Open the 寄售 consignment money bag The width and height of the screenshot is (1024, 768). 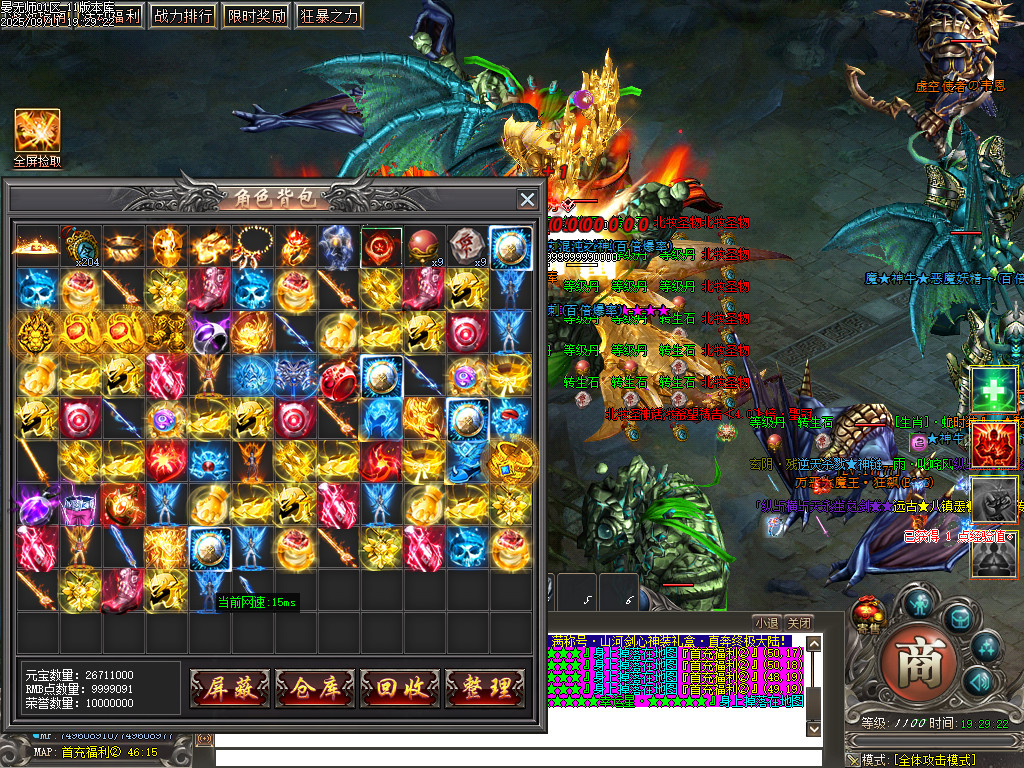[x=868, y=614]
